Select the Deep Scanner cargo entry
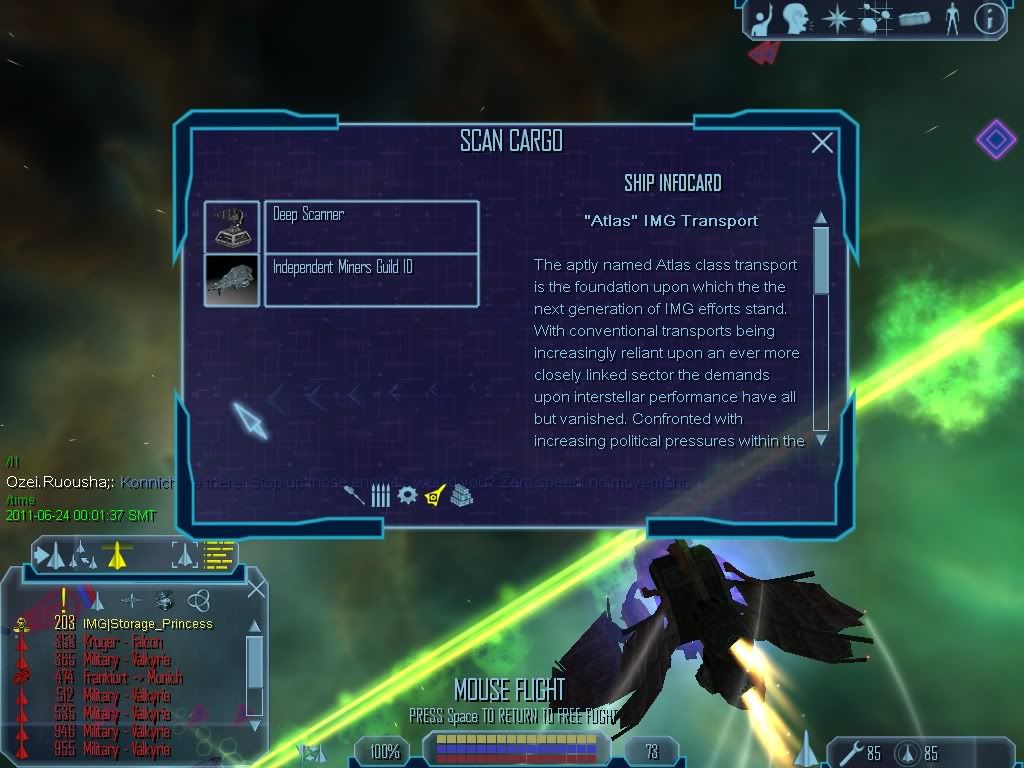This screenshot has width=1024, height=768. 370,226
